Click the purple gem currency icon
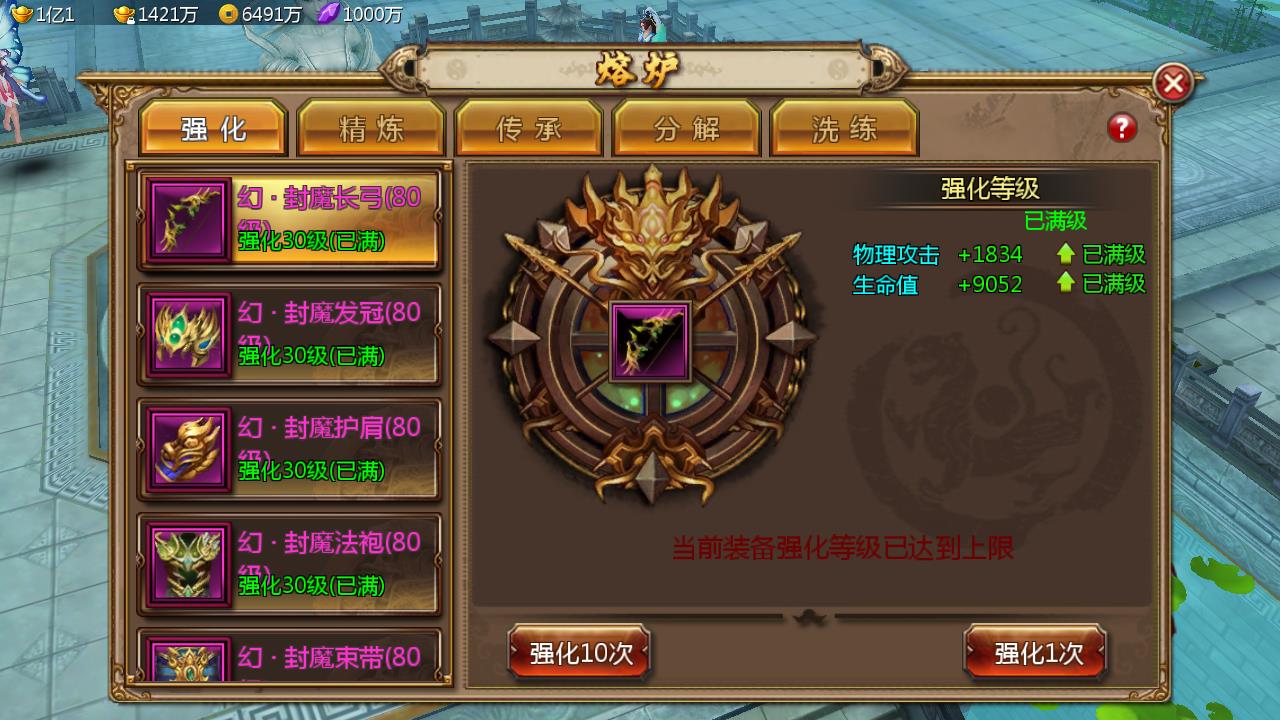1280x720 pixels. click(330, 14)
